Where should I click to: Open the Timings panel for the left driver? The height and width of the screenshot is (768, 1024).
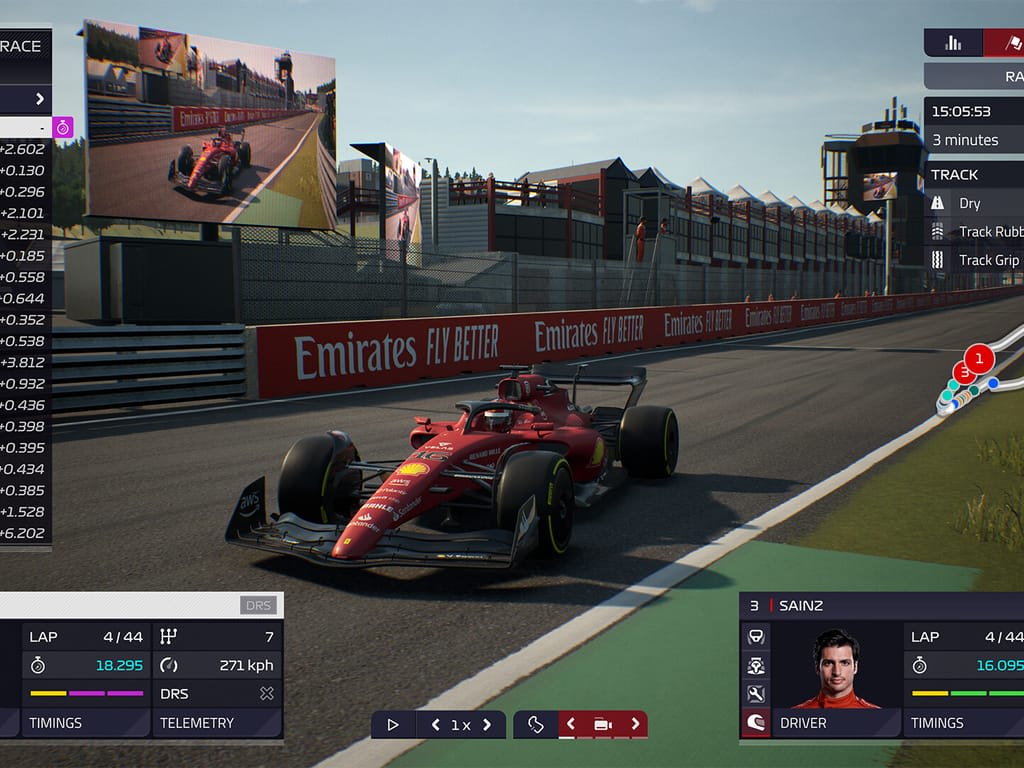click(x=84, y=722)
